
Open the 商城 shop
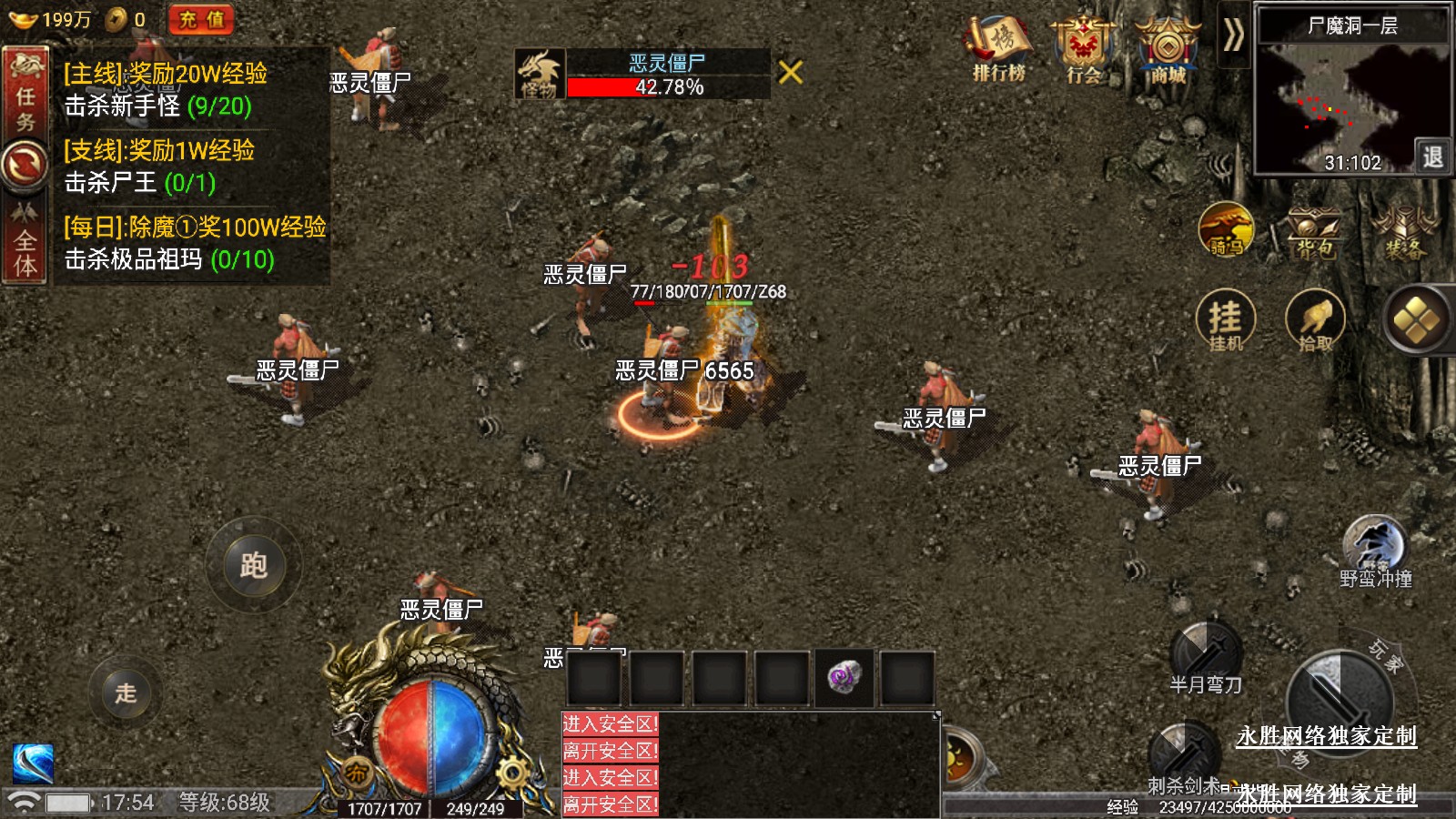tap(1168, 51)
